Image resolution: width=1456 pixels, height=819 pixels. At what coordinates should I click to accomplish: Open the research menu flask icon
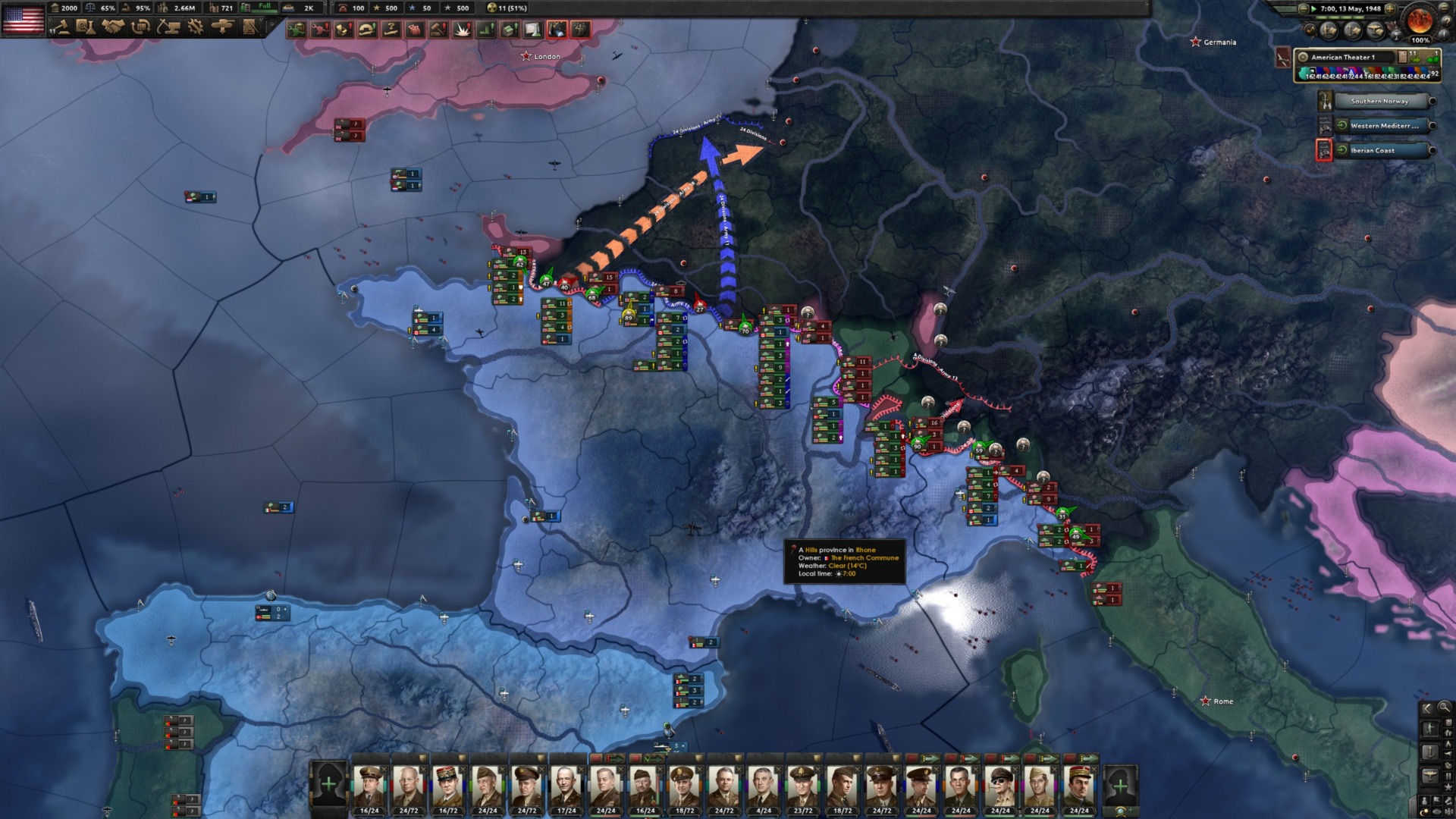point(86,26)
